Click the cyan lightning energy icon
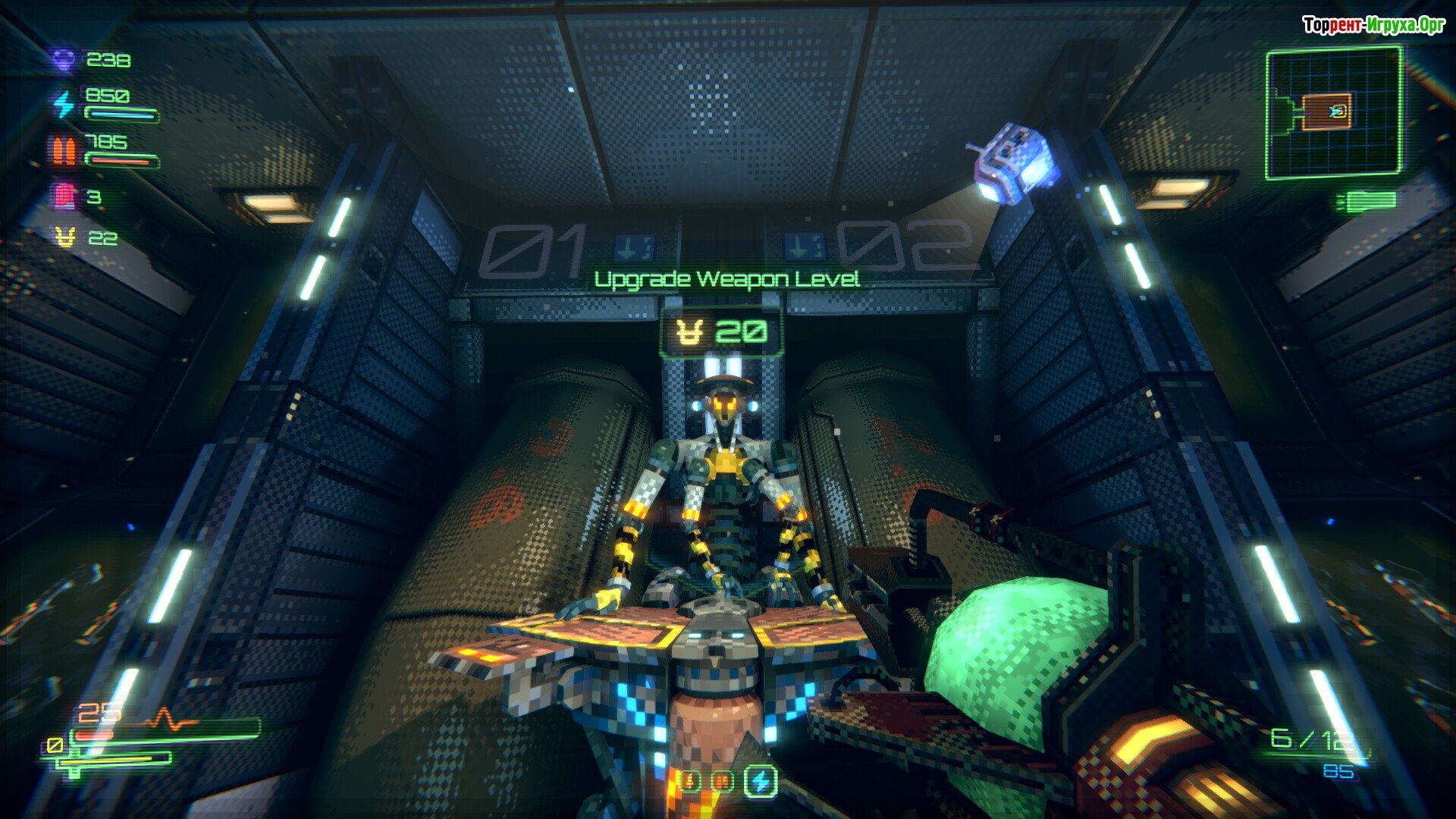The height and width of the screenshot is (819, 1456). 64,104
